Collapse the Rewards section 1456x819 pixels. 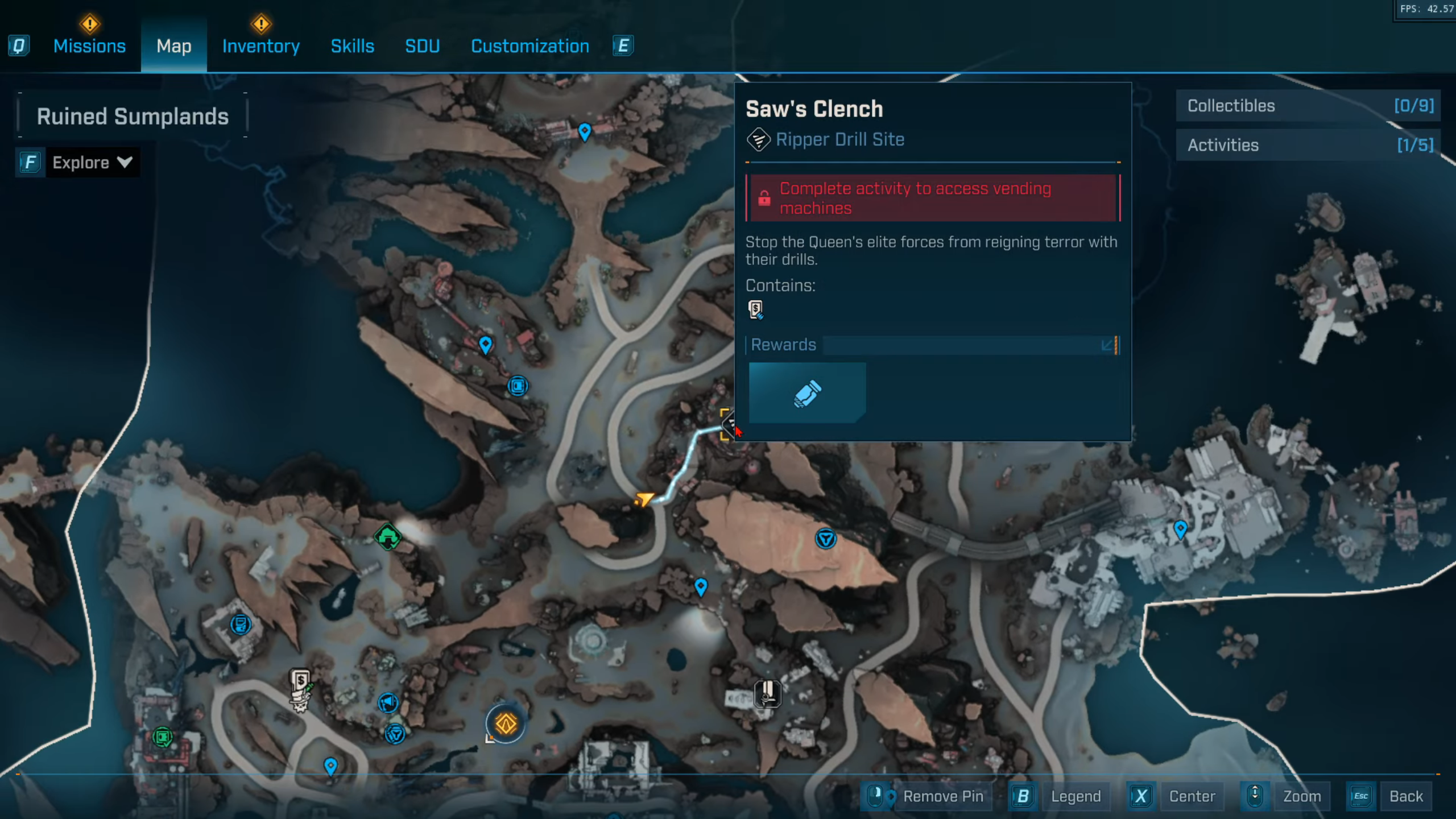click(x=1107, y=345)
